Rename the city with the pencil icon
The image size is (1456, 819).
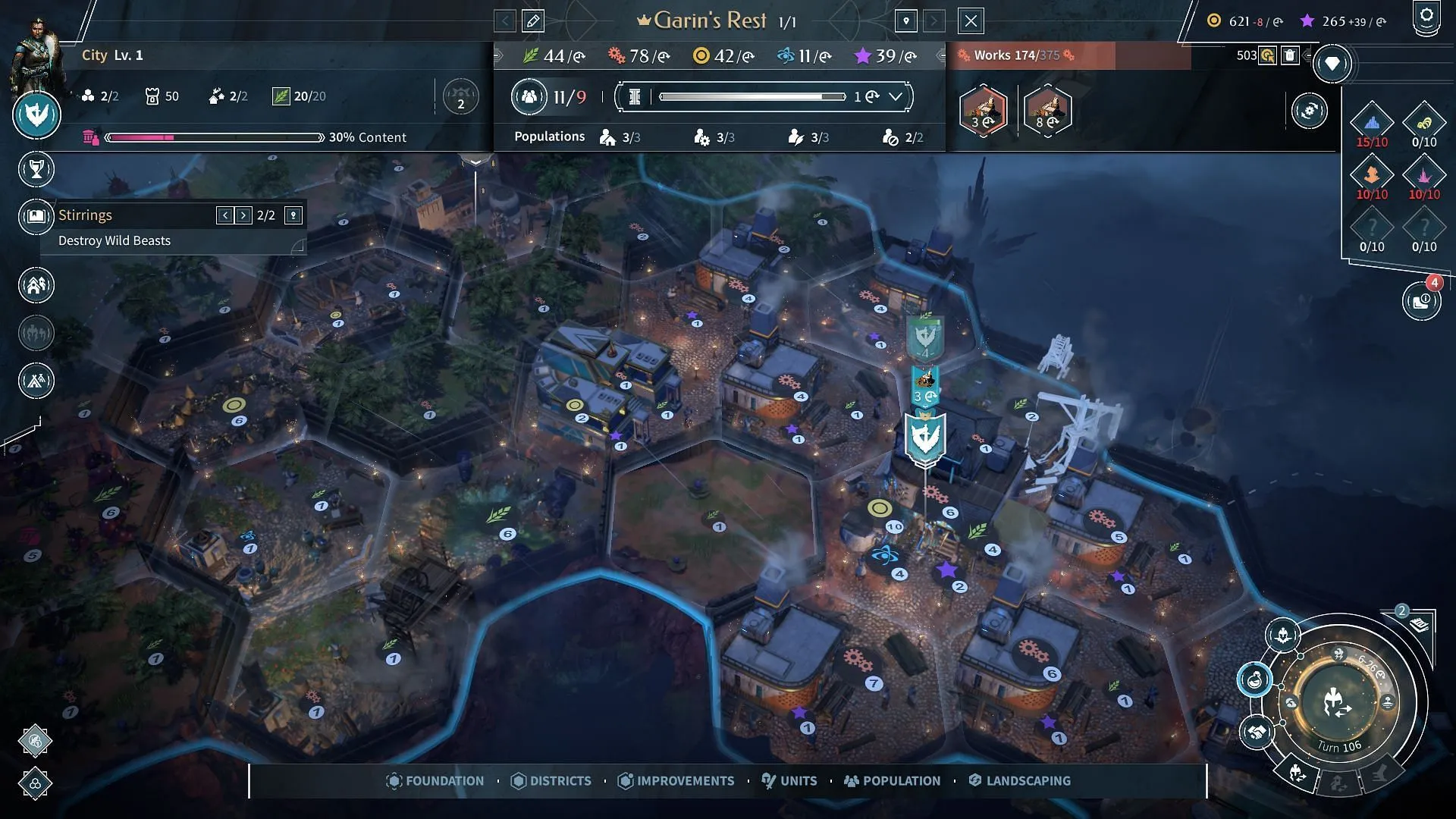533,21
